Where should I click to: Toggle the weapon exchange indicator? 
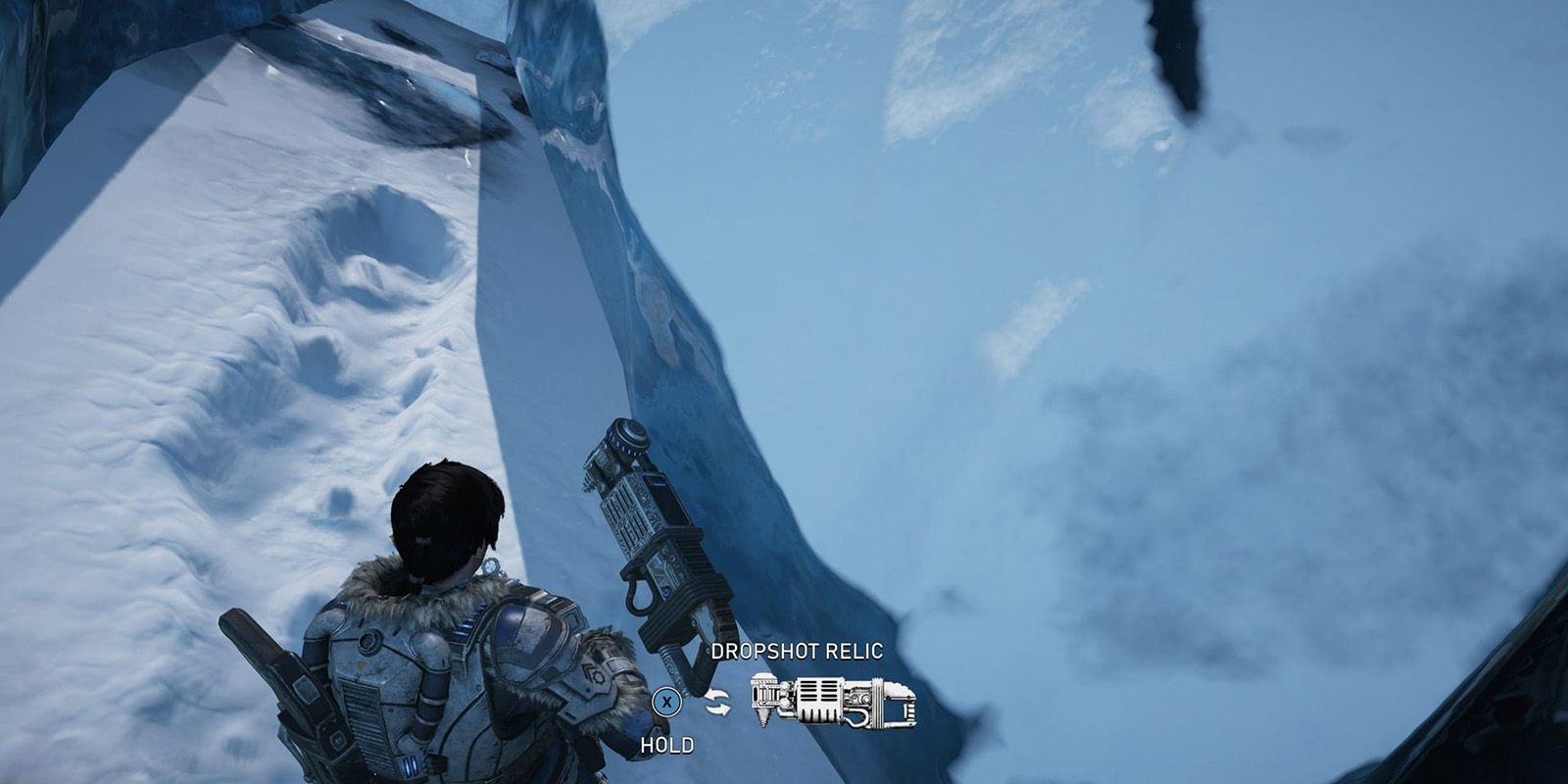(717, 702)
